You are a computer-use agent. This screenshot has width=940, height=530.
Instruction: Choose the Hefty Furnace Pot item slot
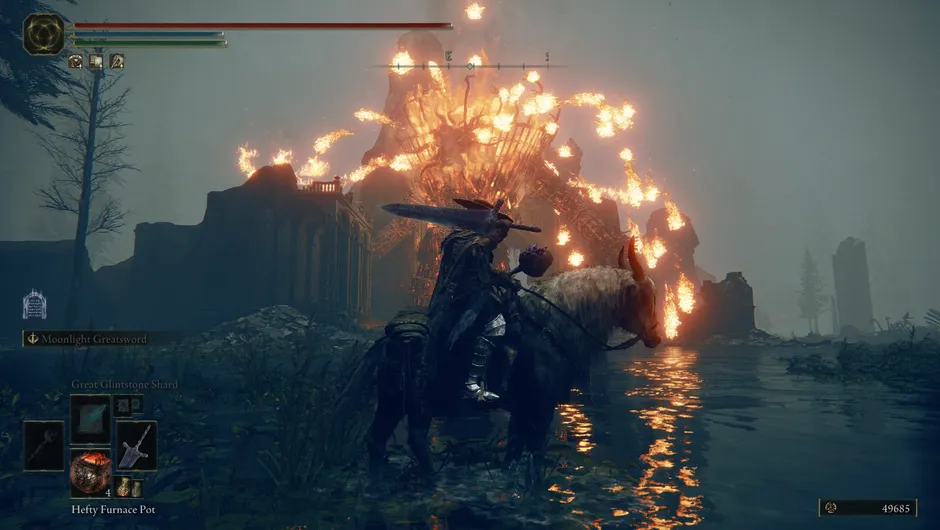pyautogui.click(x=90, y=471)
